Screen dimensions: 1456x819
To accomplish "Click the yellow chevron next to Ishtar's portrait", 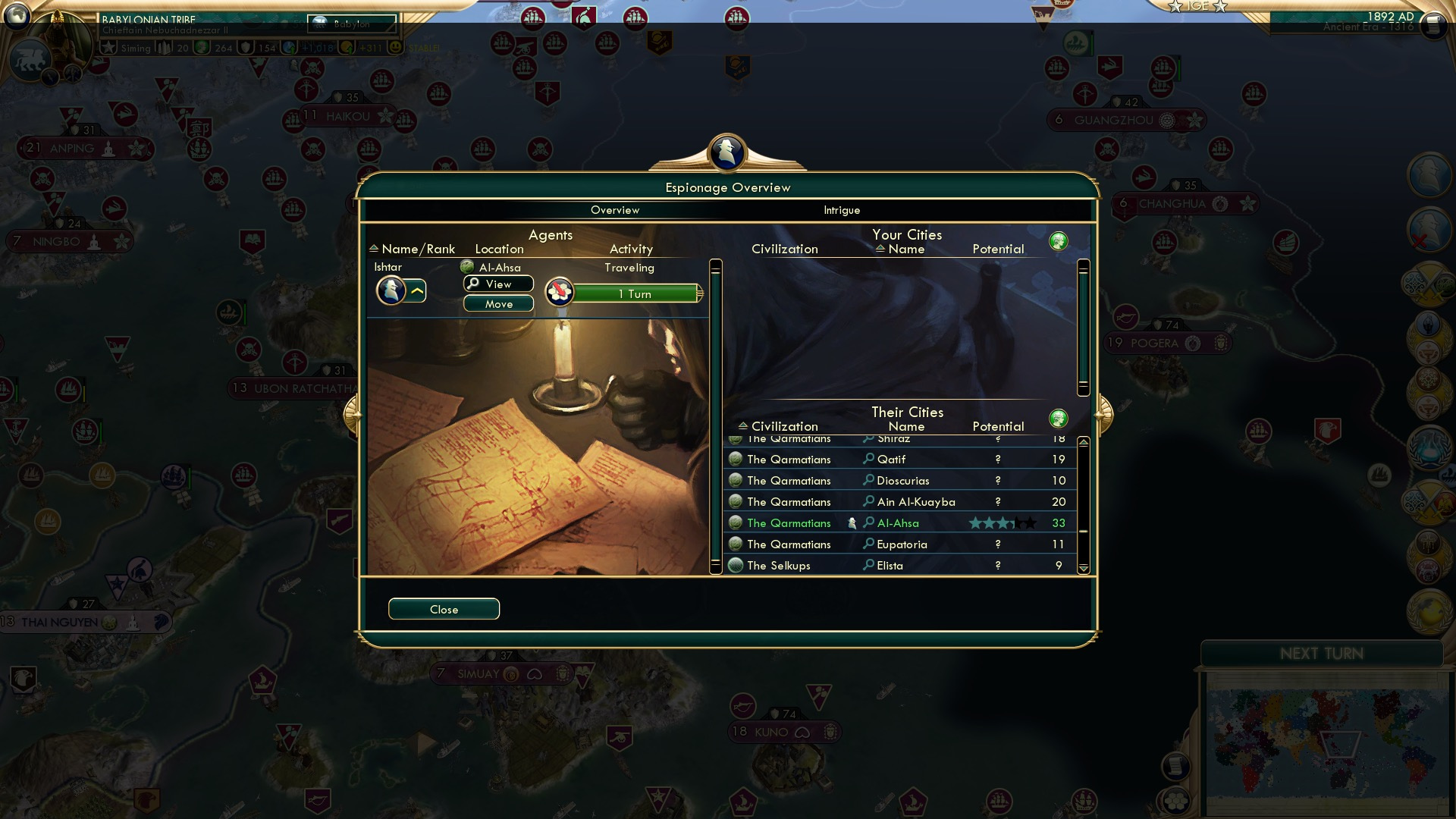I will coord(418,290).
